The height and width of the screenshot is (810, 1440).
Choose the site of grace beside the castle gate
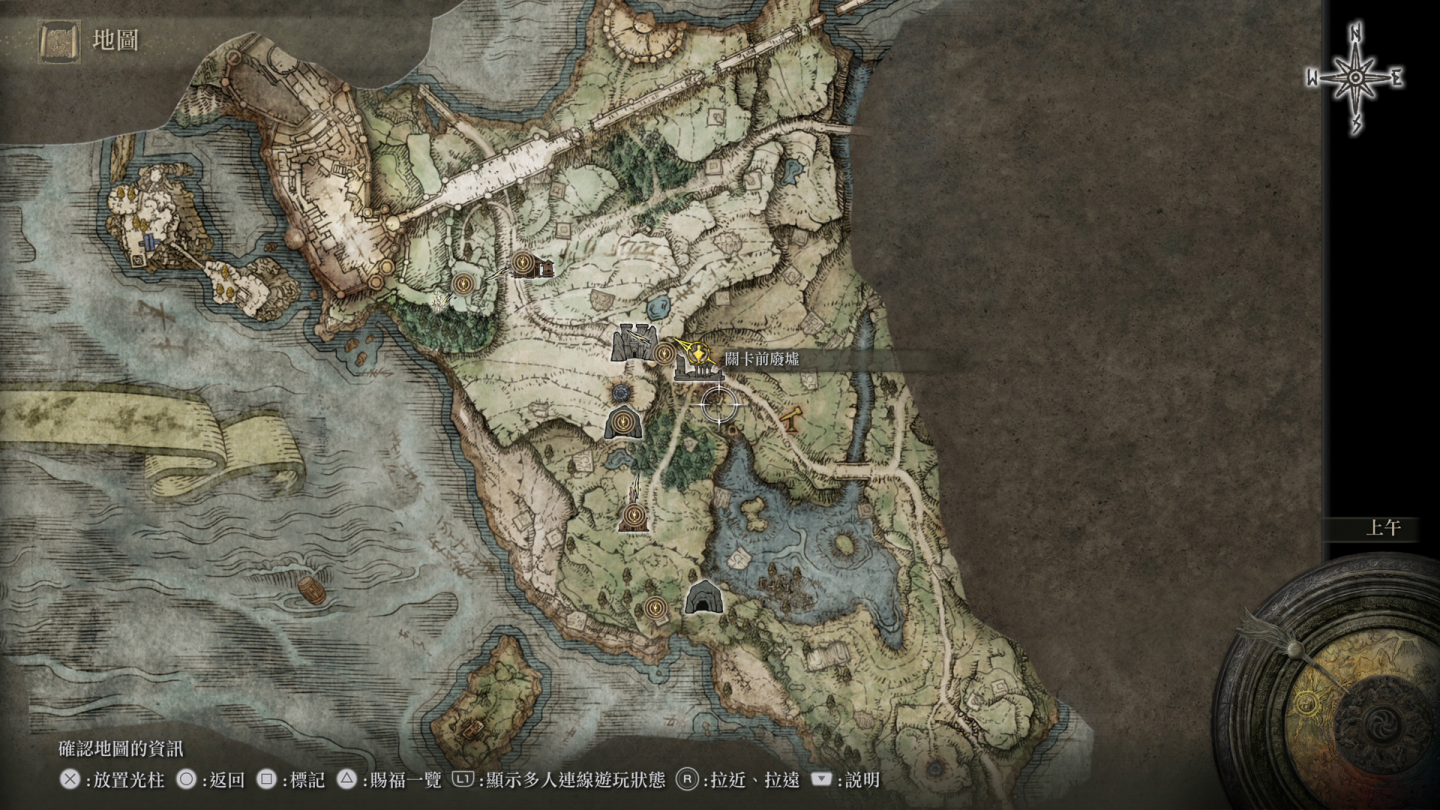coord(665,351)
